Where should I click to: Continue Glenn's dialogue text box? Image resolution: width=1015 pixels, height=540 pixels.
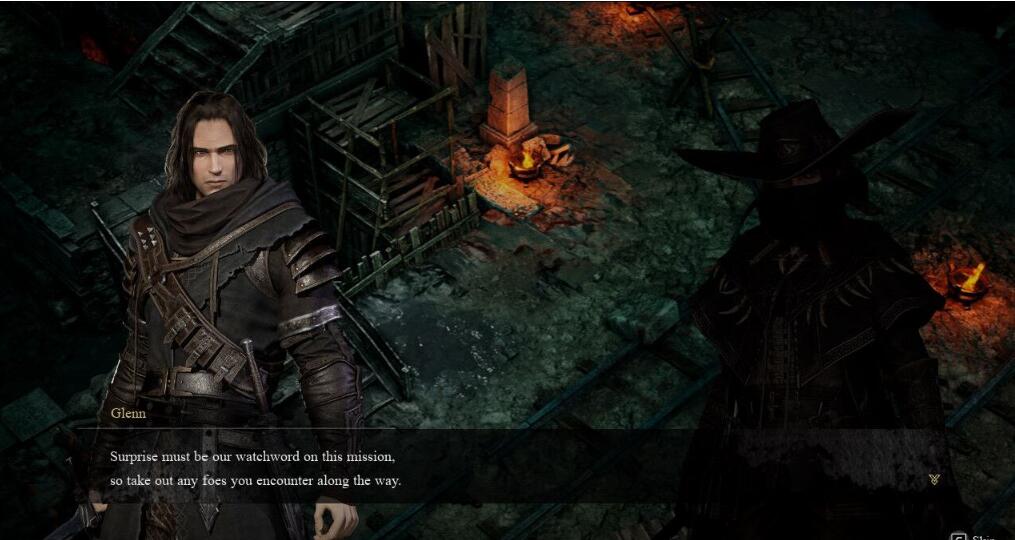pyautogui.click(x=500, y=468)
